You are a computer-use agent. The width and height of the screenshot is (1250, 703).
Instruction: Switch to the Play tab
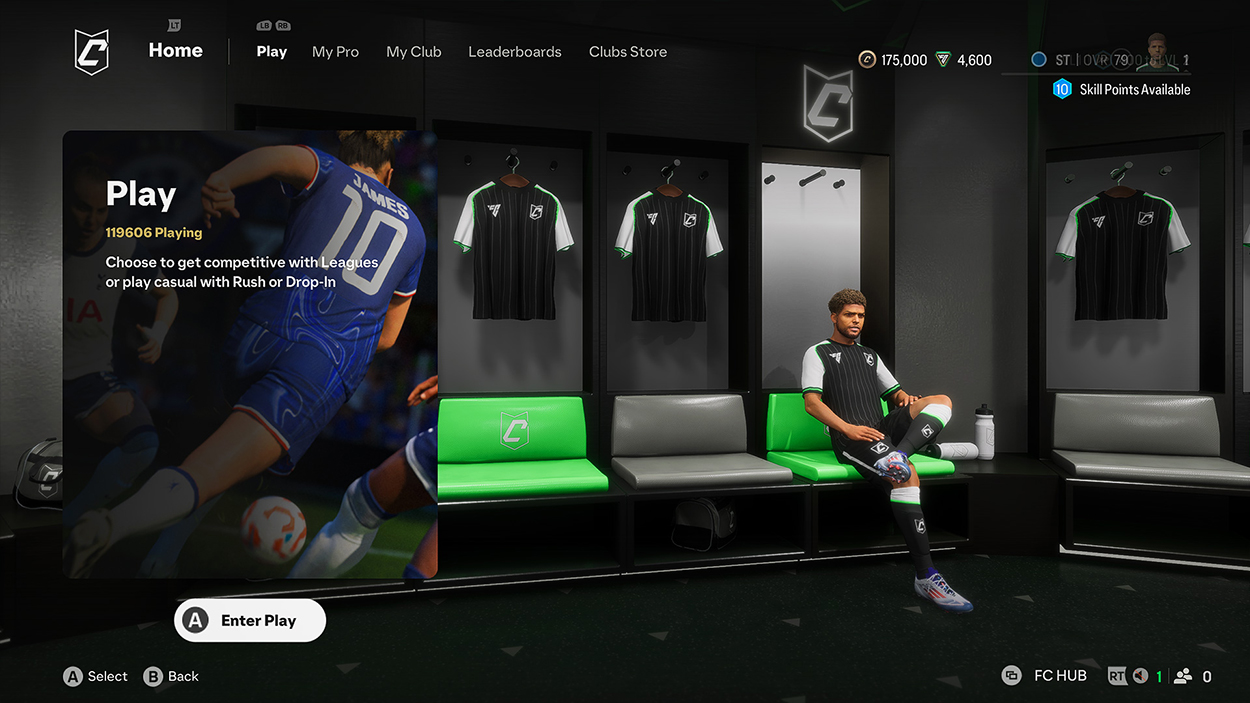coord(271,52)
